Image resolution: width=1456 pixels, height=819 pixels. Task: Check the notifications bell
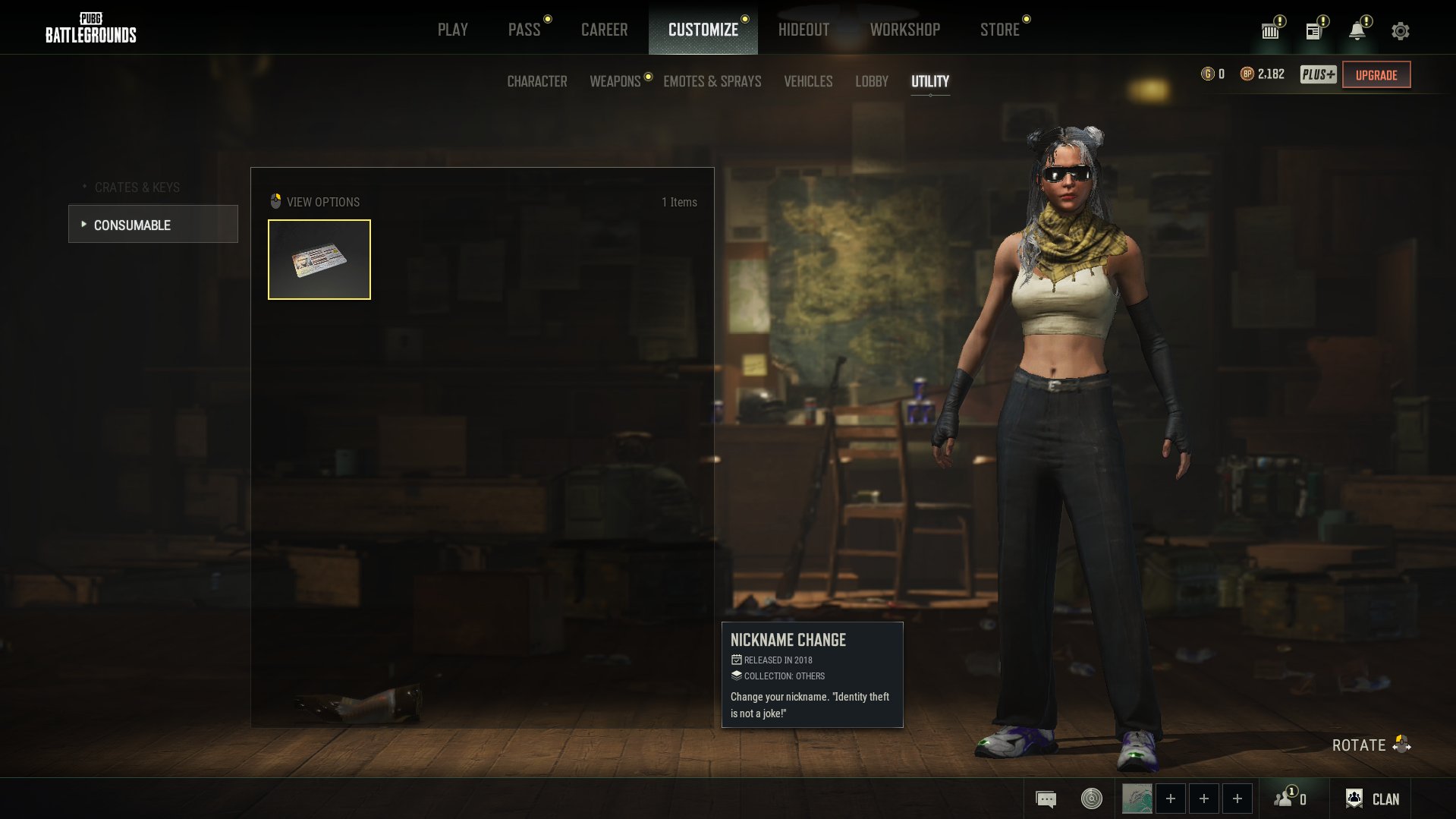point(1357,31)
